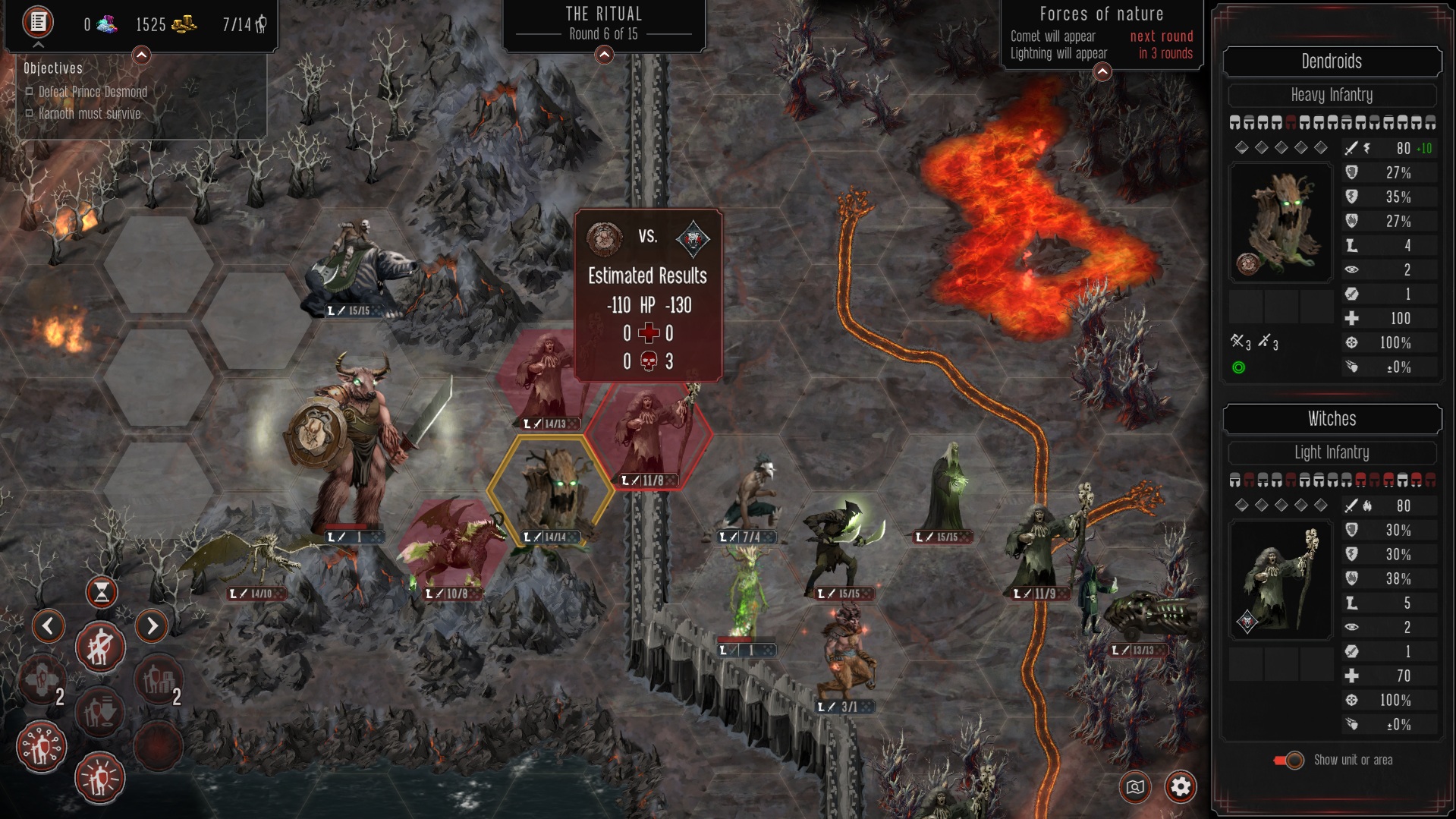Collapse the Objectives panel arrow
This screenshot has height=819, width=1456.
click(141, 55)
